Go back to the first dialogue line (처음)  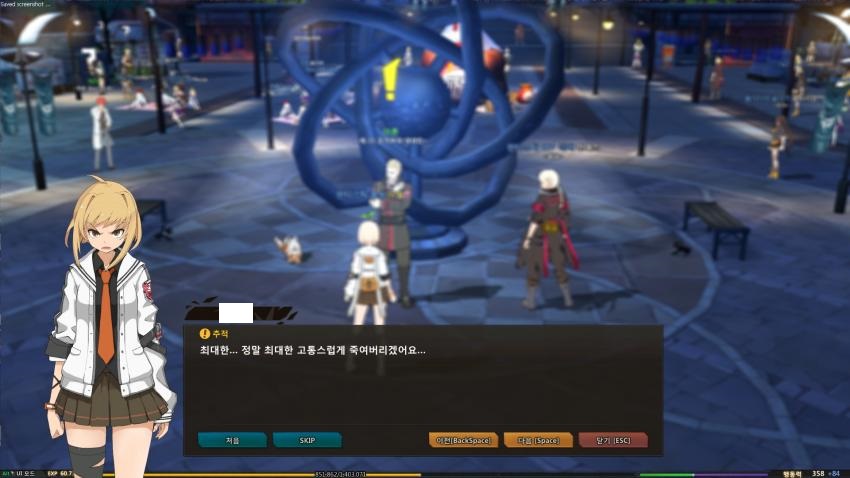232,440
